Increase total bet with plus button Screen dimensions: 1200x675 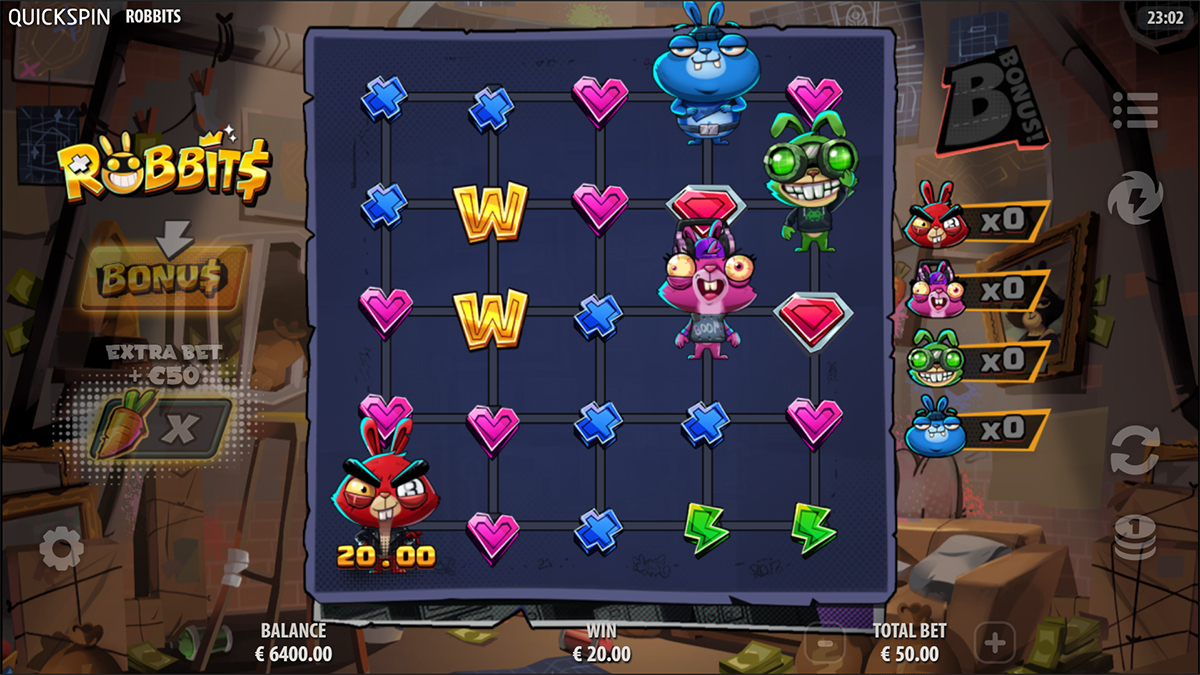tap(993, 641)
